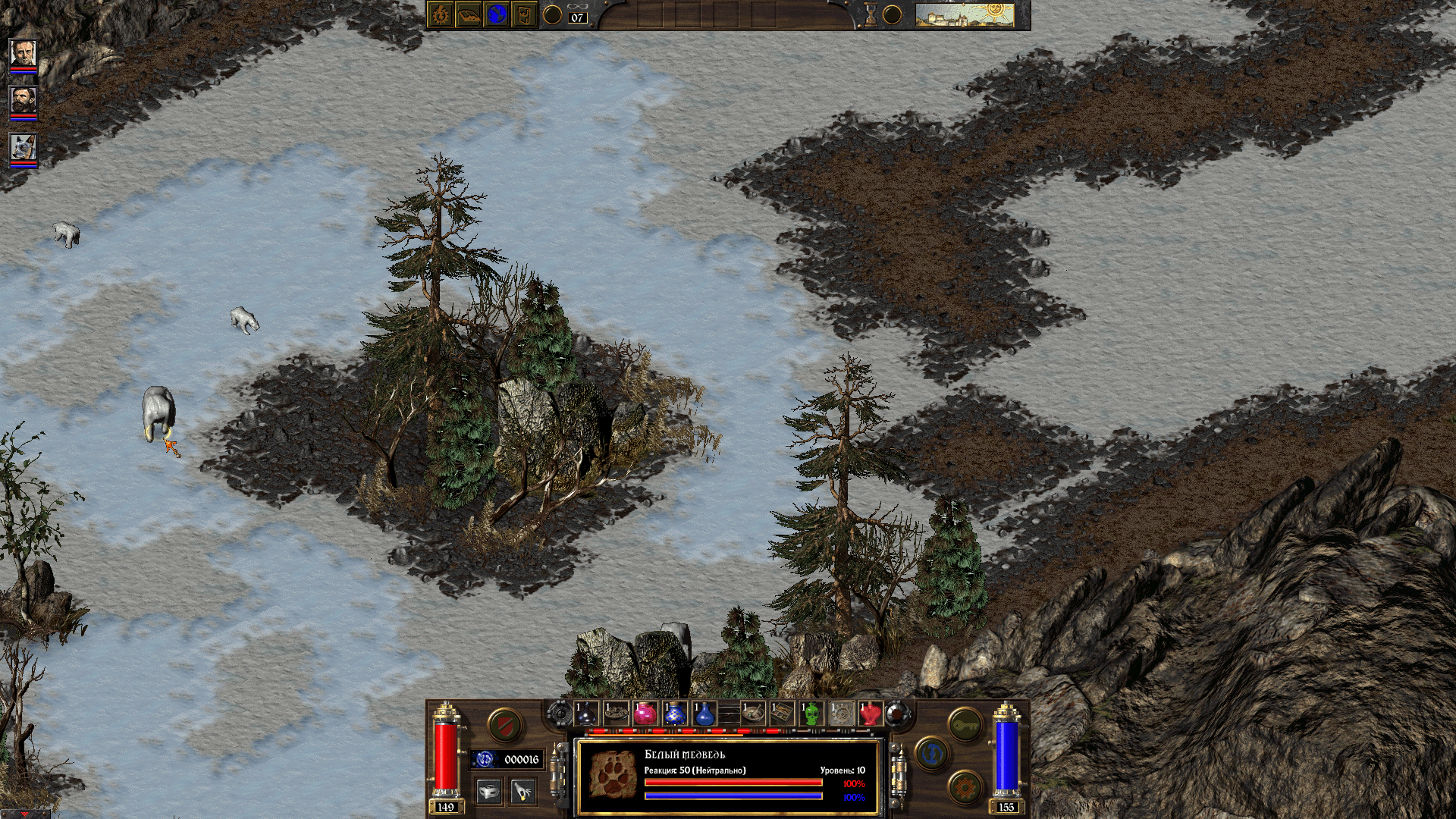The image size is (1456, 819).
Task: Open the world map globe icon
Action: [x=495, y=13]
